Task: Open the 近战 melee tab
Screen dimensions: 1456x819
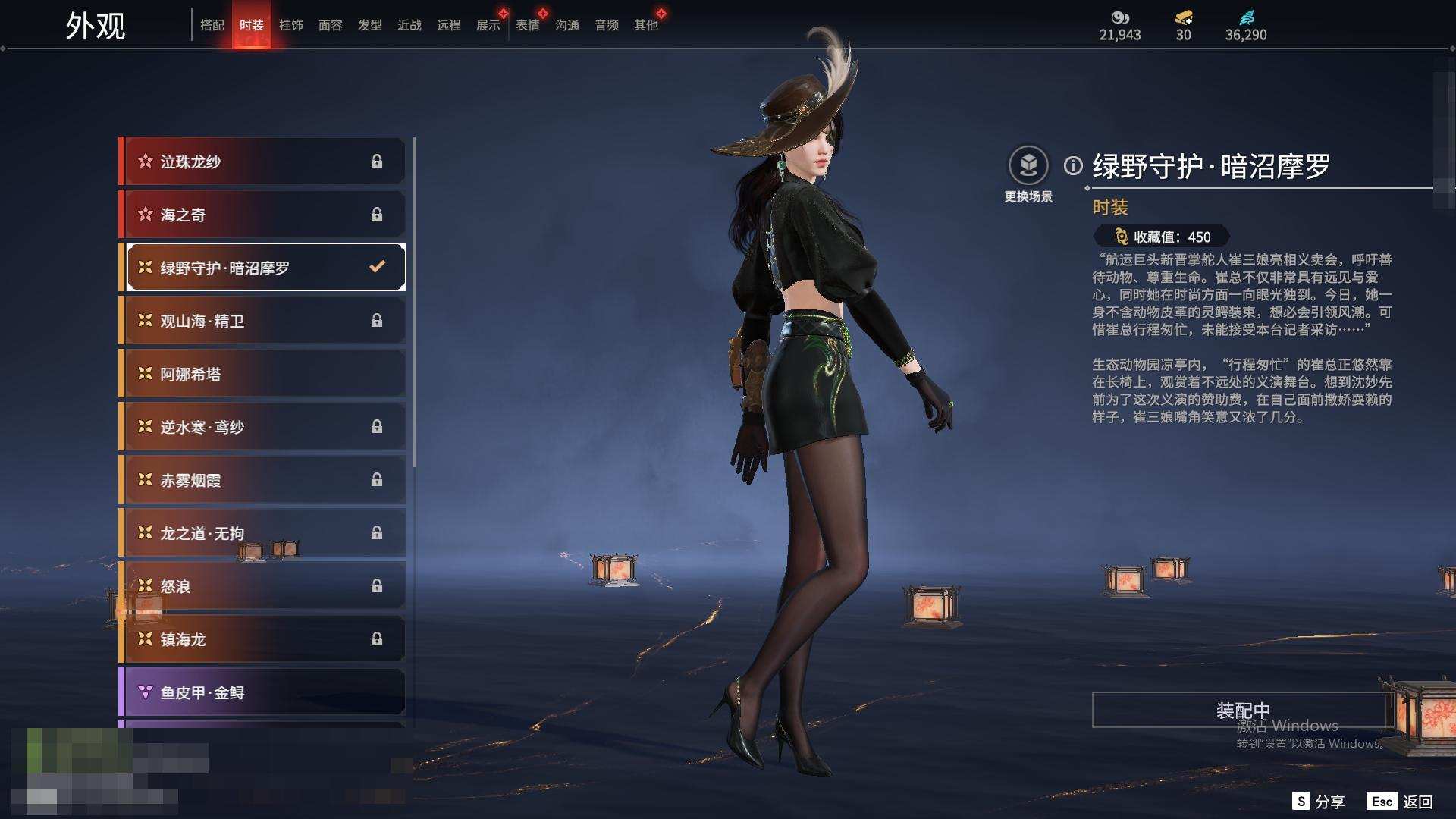Action: pos(409,25)
